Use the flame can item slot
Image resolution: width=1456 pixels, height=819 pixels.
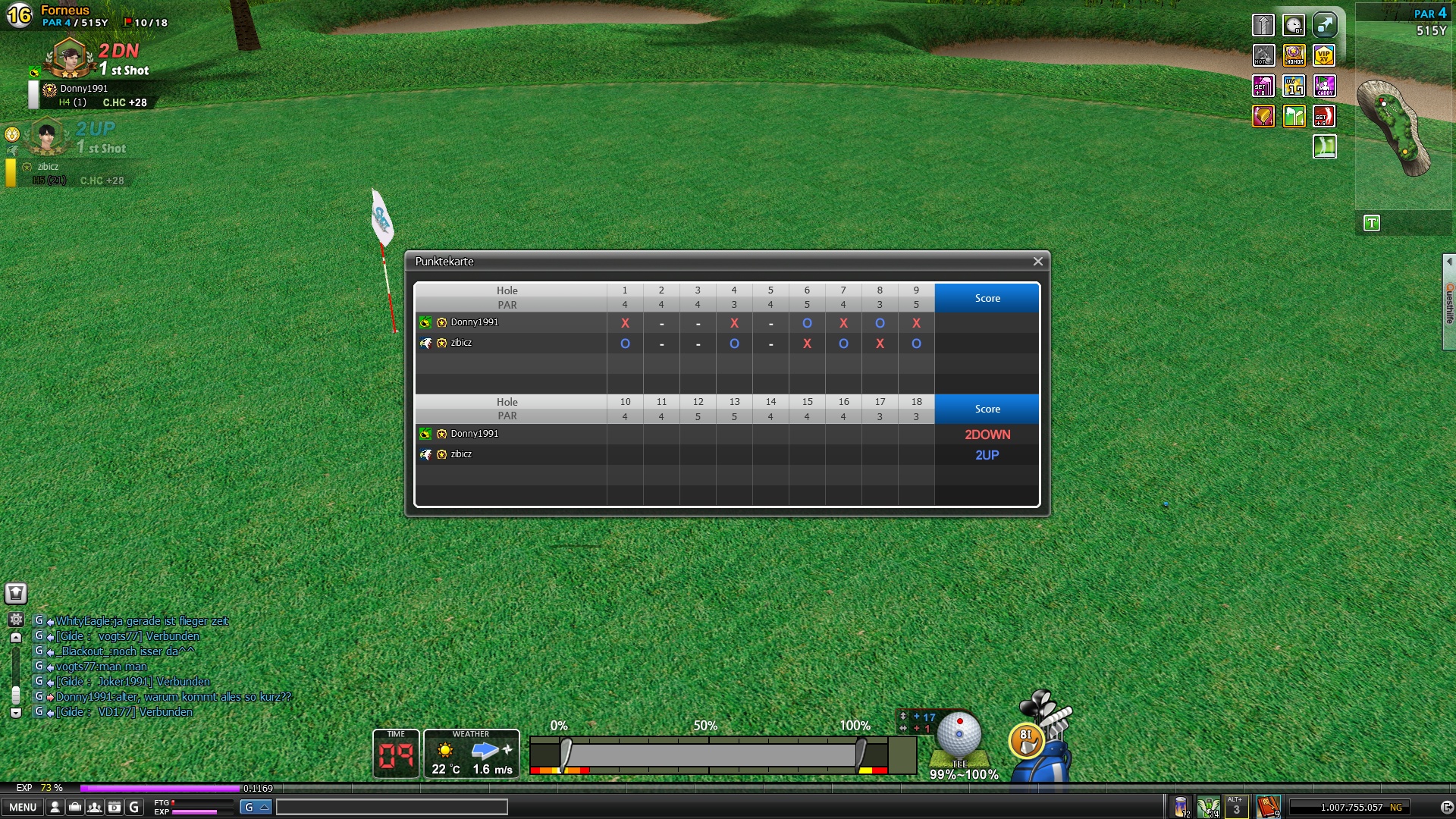1181,806
